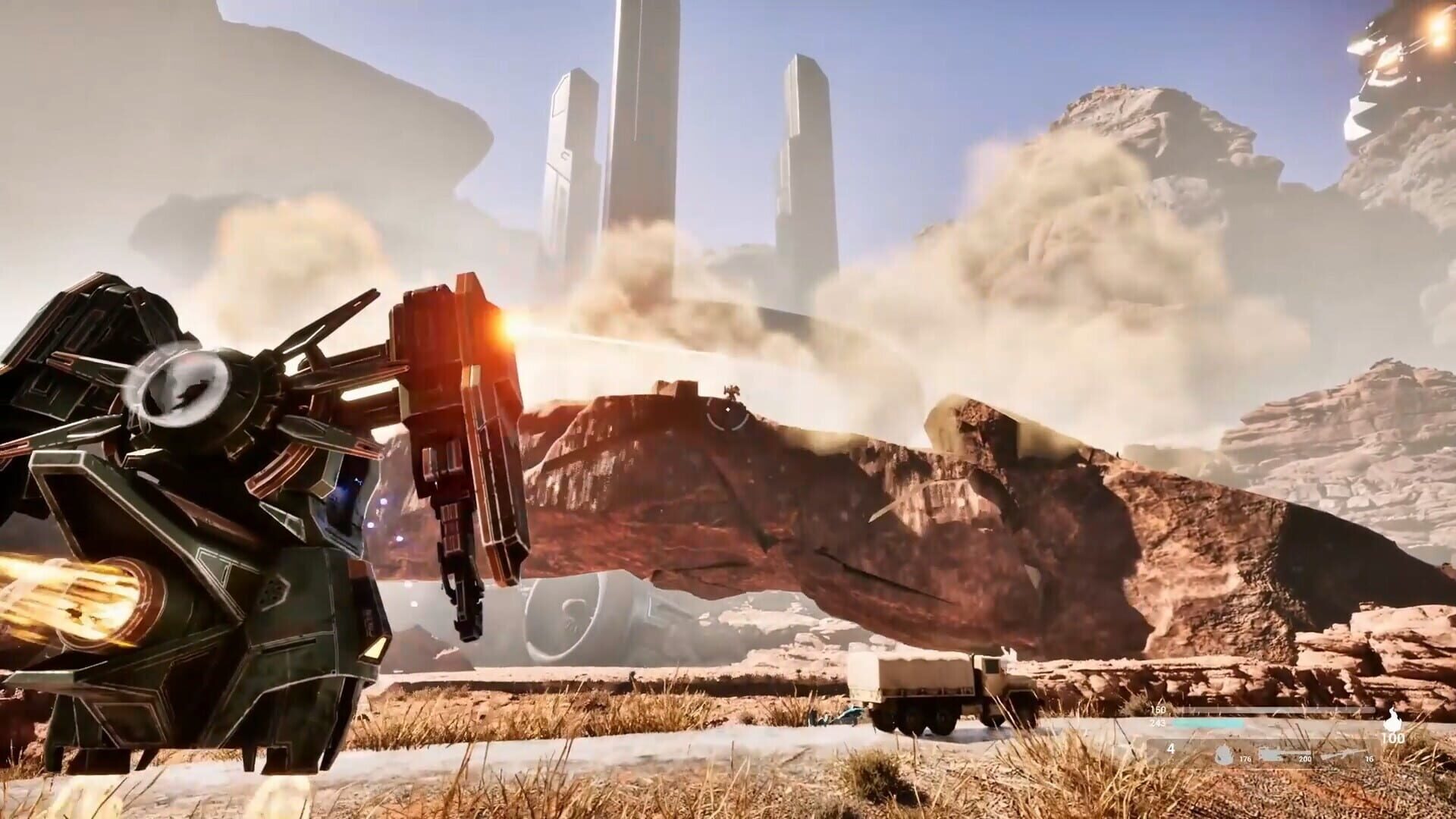Image resolution: width=1456 pixels, height=819 pixels.
Task: Click the ammo counter reading 176
Action: pos(1245,759)
